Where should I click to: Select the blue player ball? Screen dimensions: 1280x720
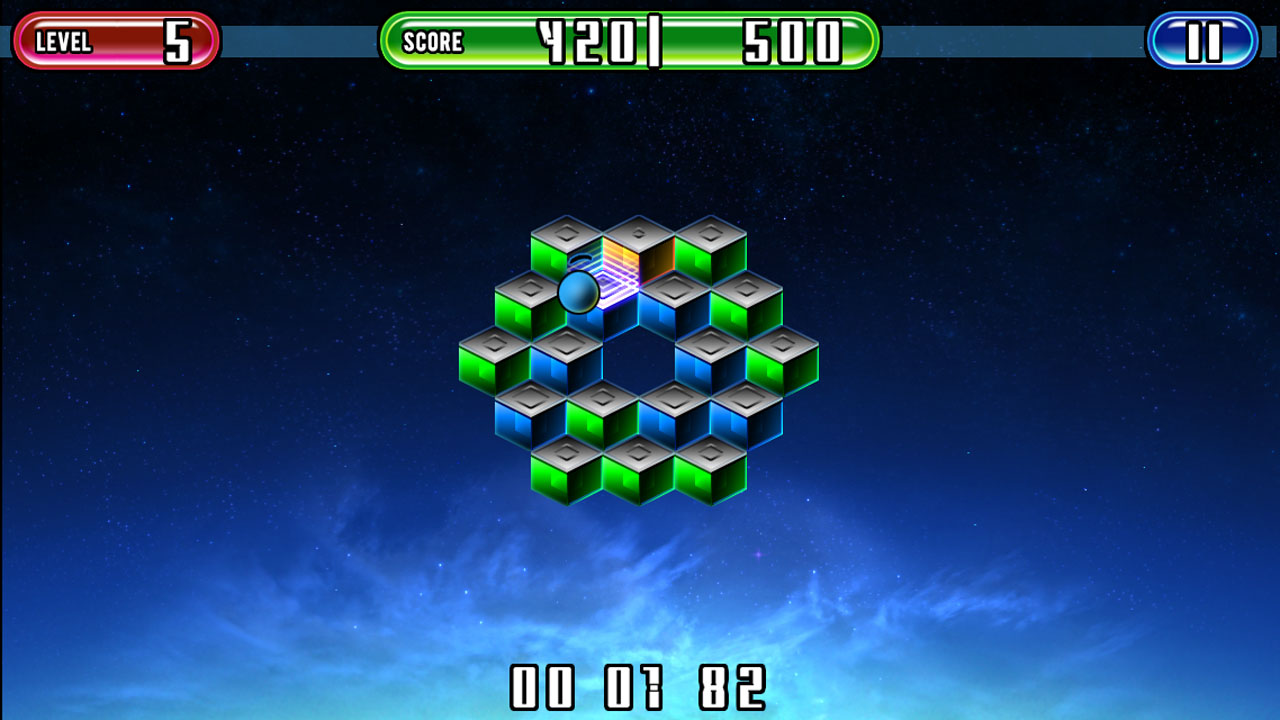click(578, 293)
